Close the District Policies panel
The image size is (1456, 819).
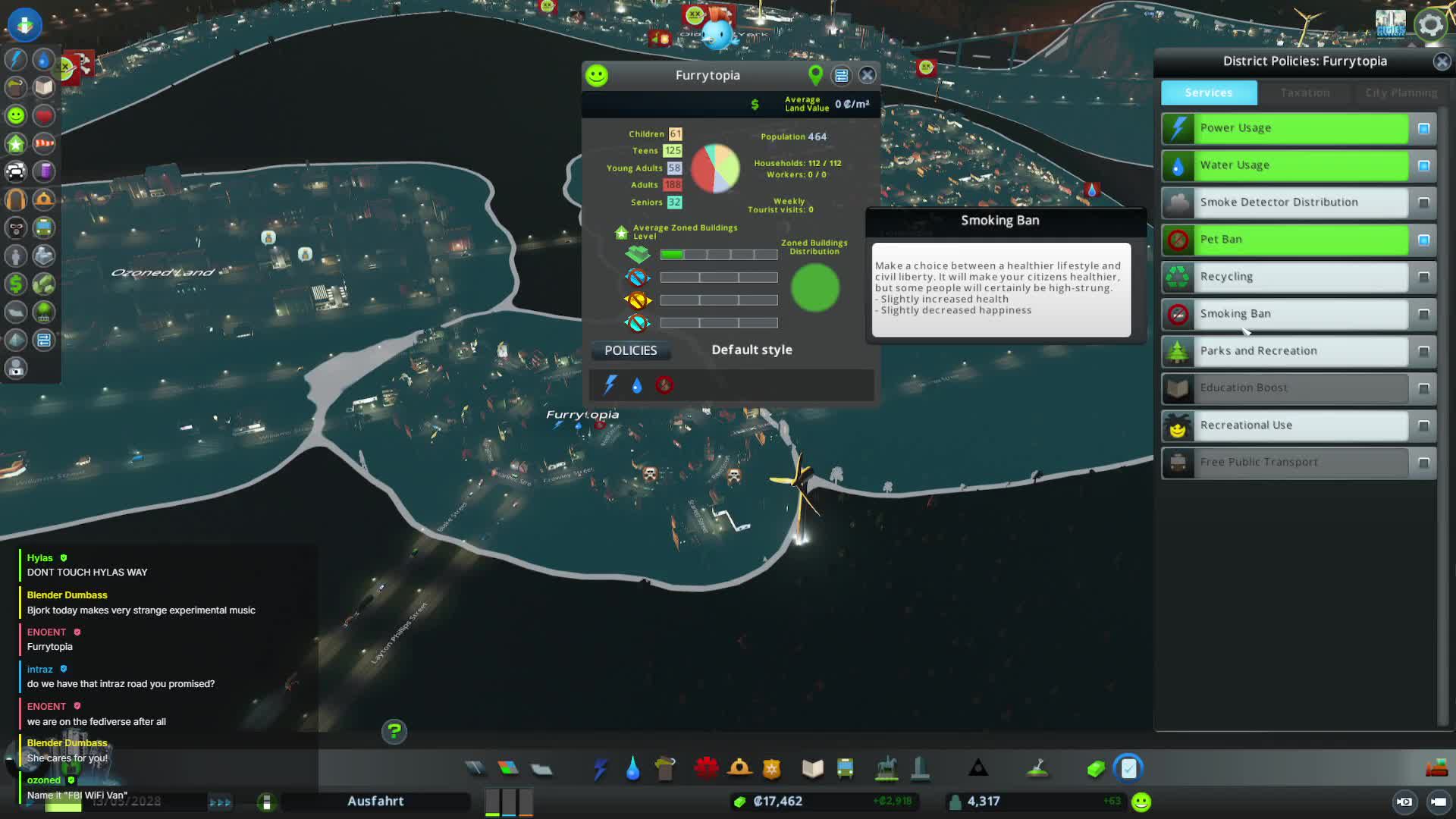pos(1442,62)
